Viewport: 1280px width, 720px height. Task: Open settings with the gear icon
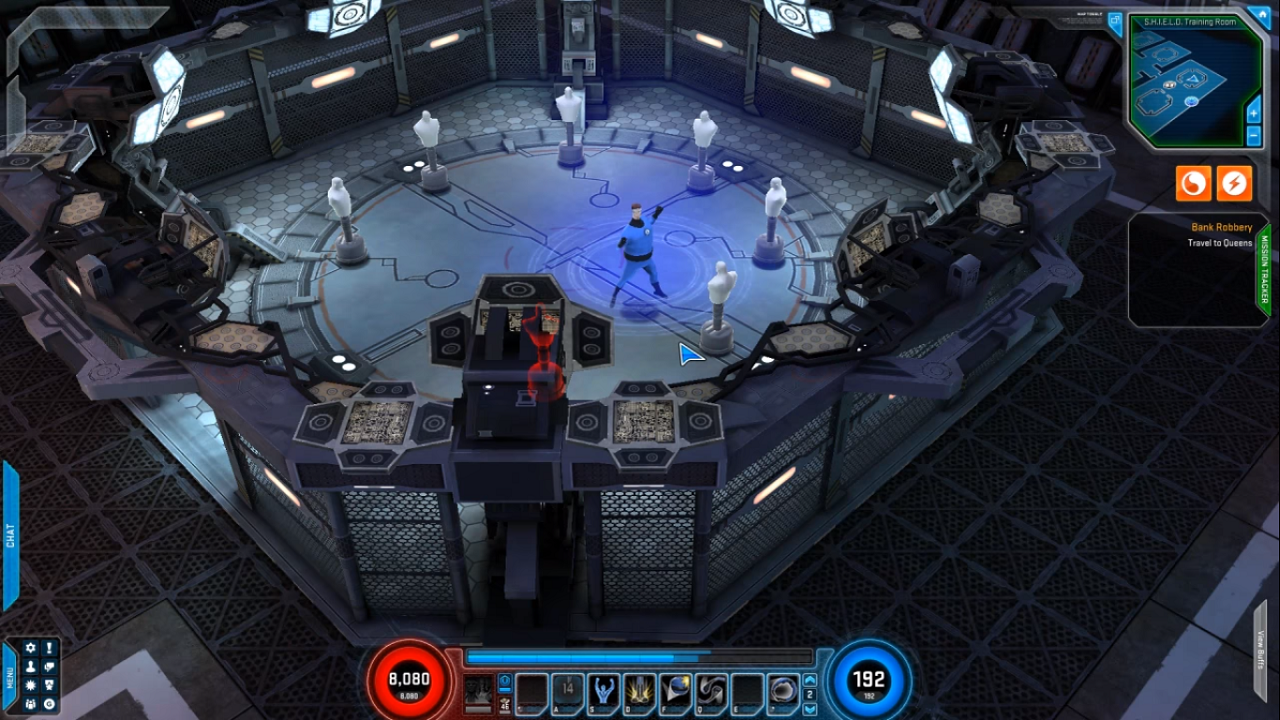[x=30, y=648]
